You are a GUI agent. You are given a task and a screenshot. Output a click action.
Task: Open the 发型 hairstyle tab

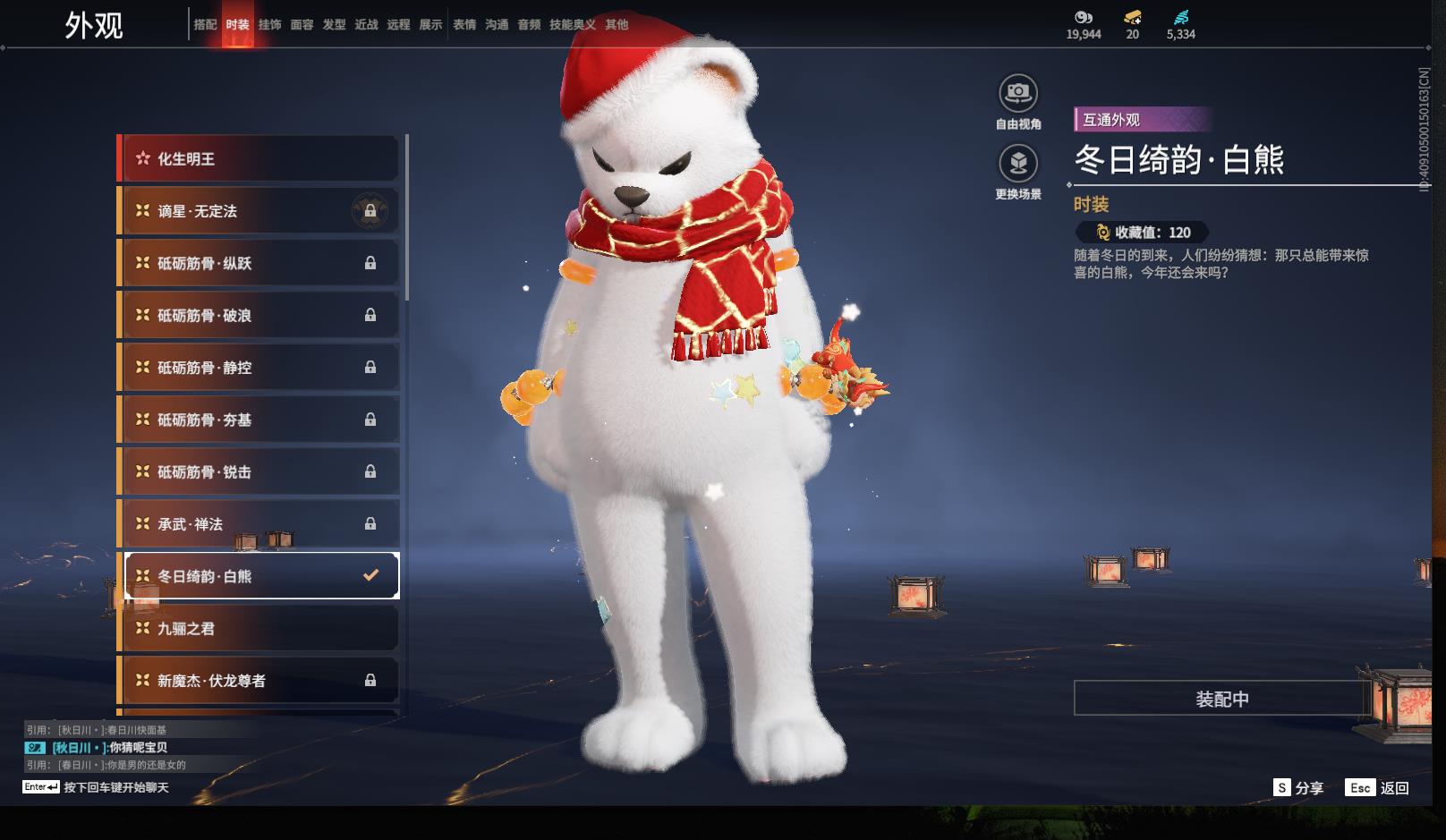pyautogui.click(x=334, y=25)
